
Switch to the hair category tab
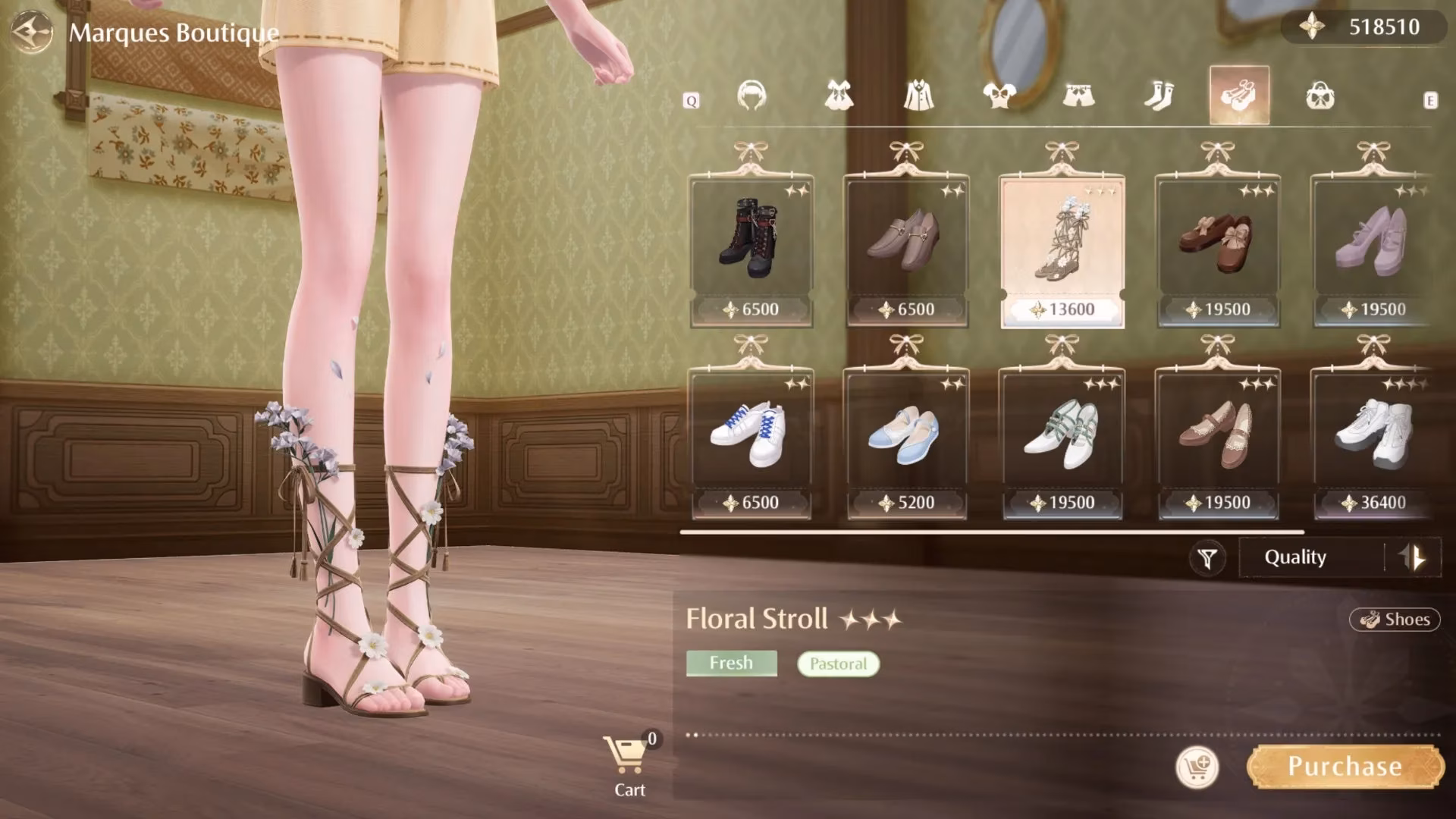752,96
